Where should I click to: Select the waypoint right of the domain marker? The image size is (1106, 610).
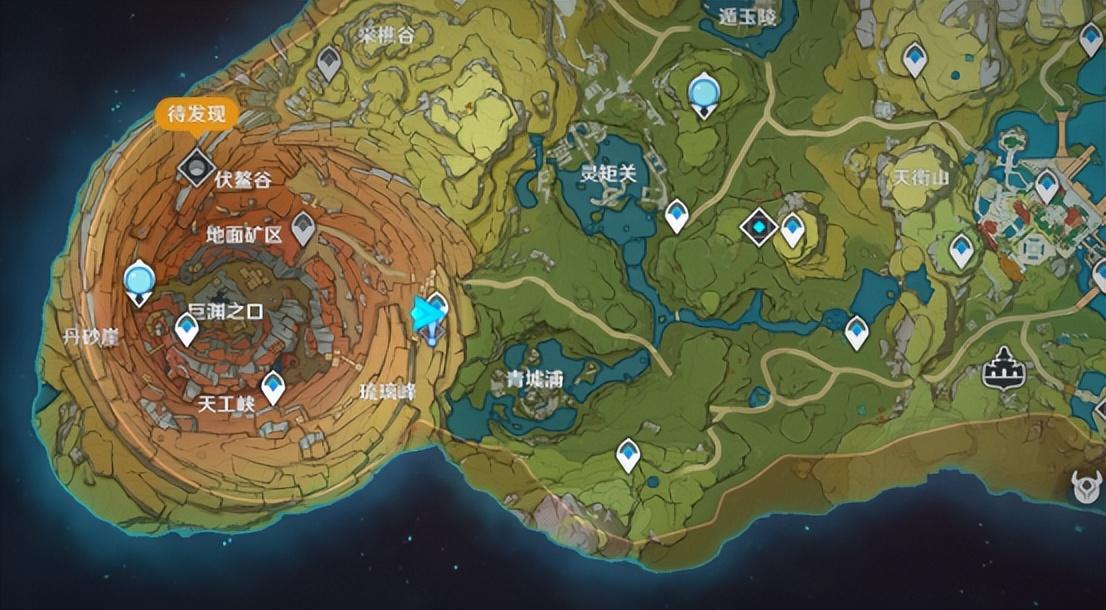(x=792, y=229)
